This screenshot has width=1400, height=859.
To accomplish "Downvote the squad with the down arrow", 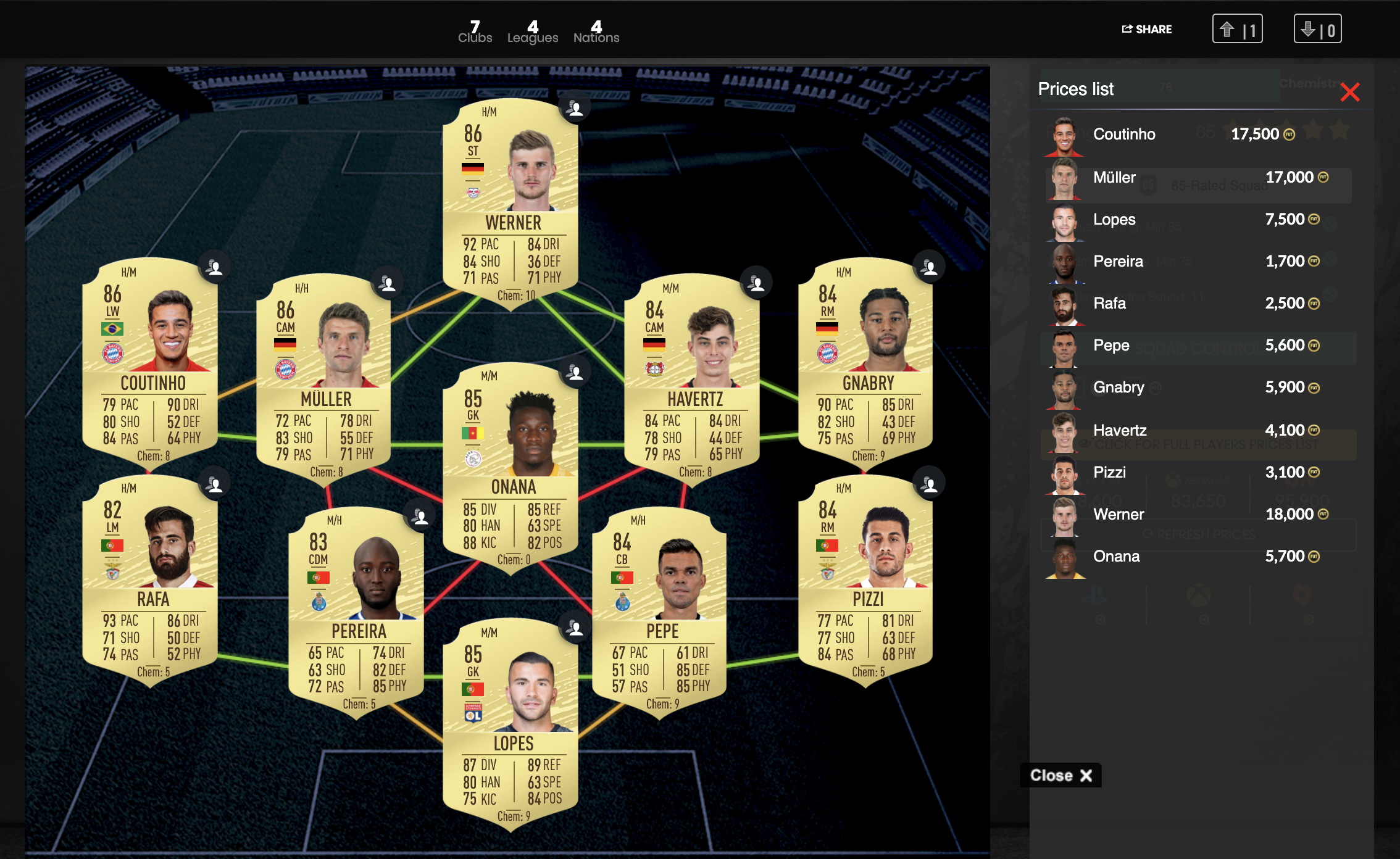I will [1318, 28].
